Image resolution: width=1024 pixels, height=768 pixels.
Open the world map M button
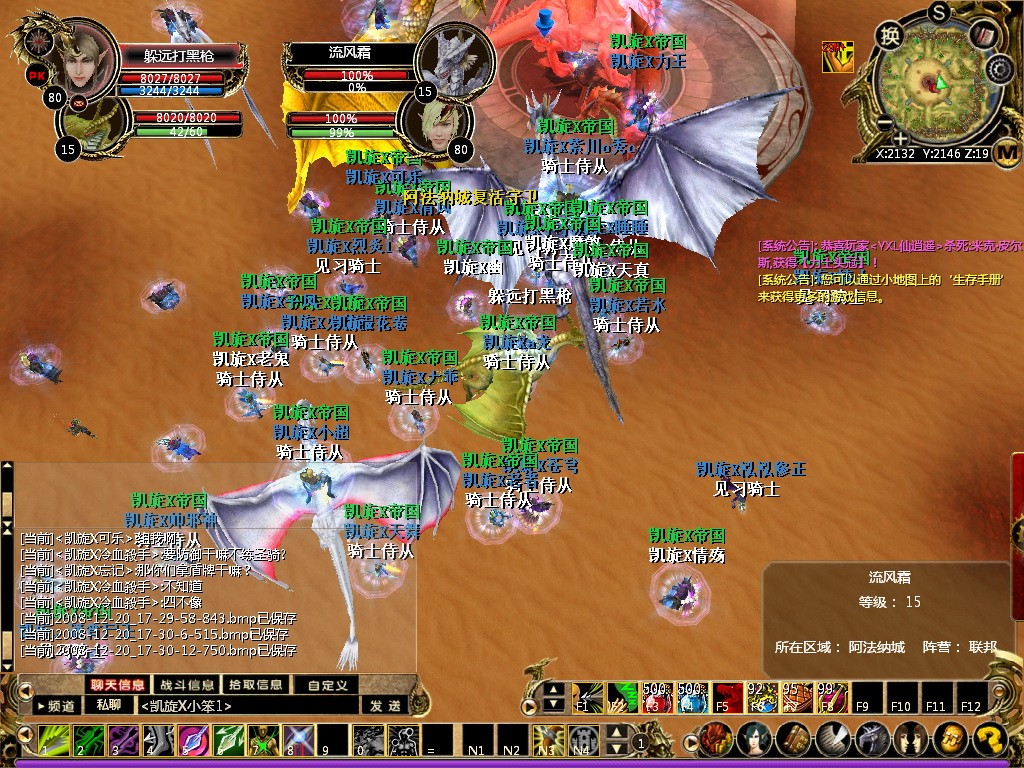pyautogui.click(x=1006, y=153)
